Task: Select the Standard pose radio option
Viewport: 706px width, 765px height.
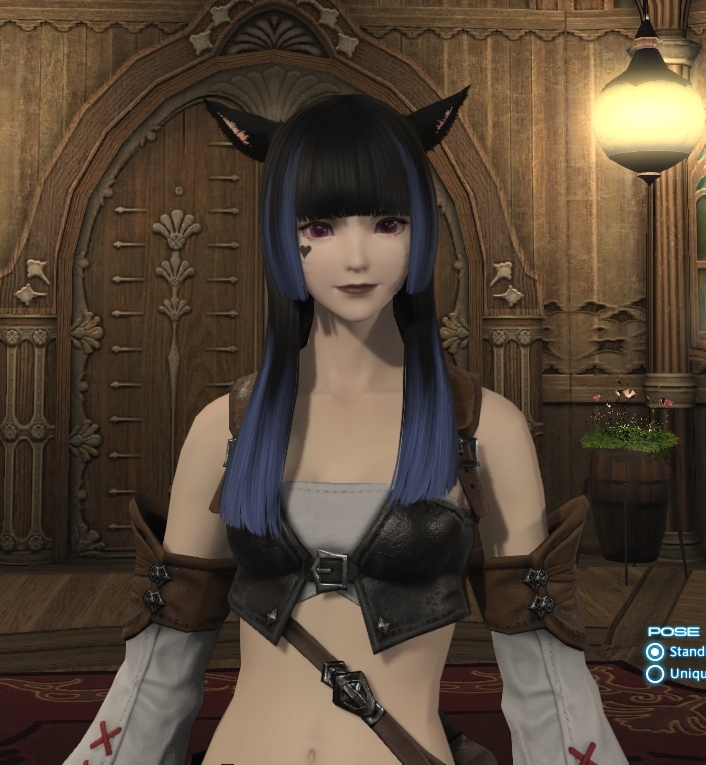Action: pos(655,651)
